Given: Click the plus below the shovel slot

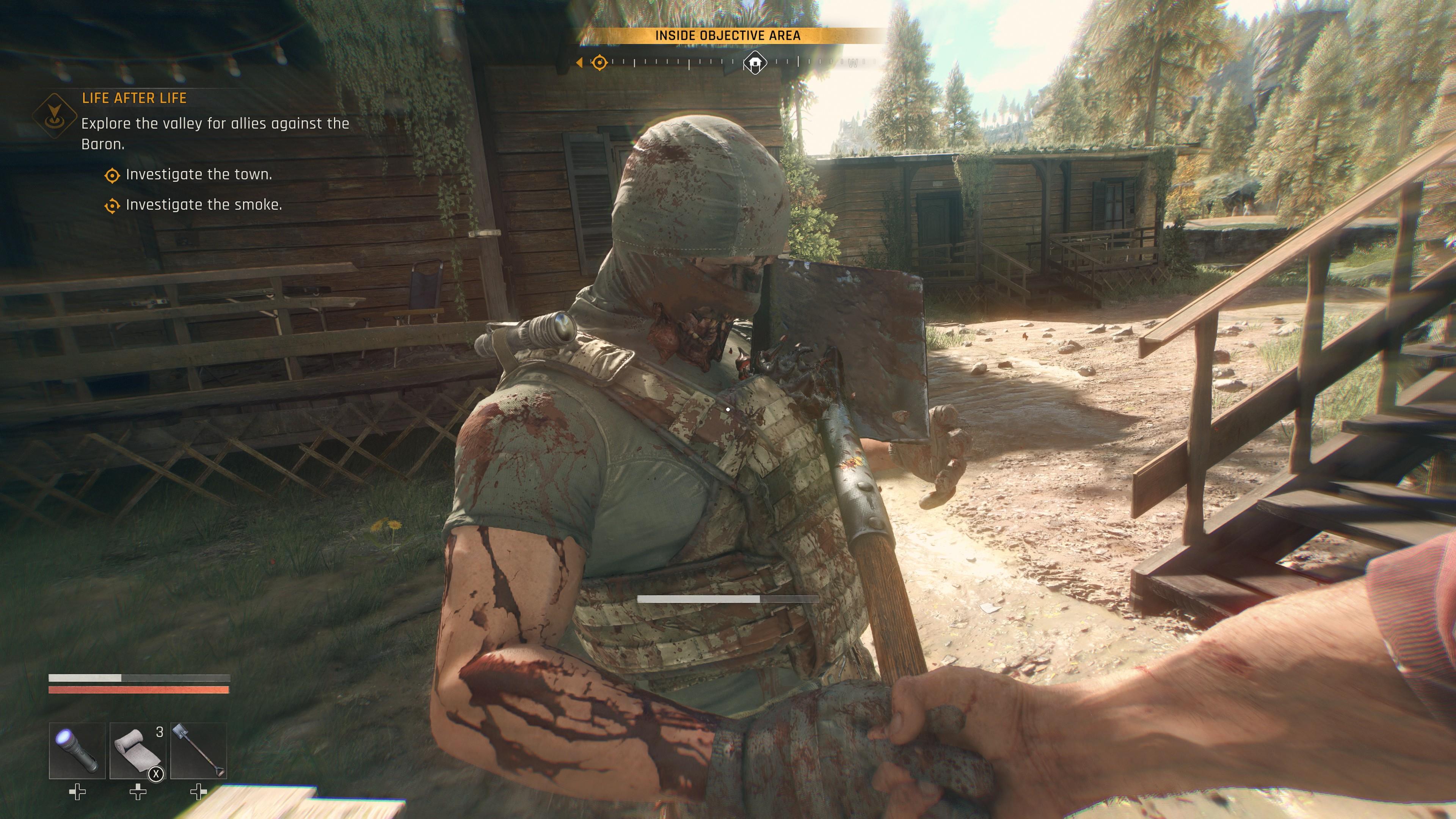Looking at the screenshot, I should pyautogui.click(x=199, y=792).
